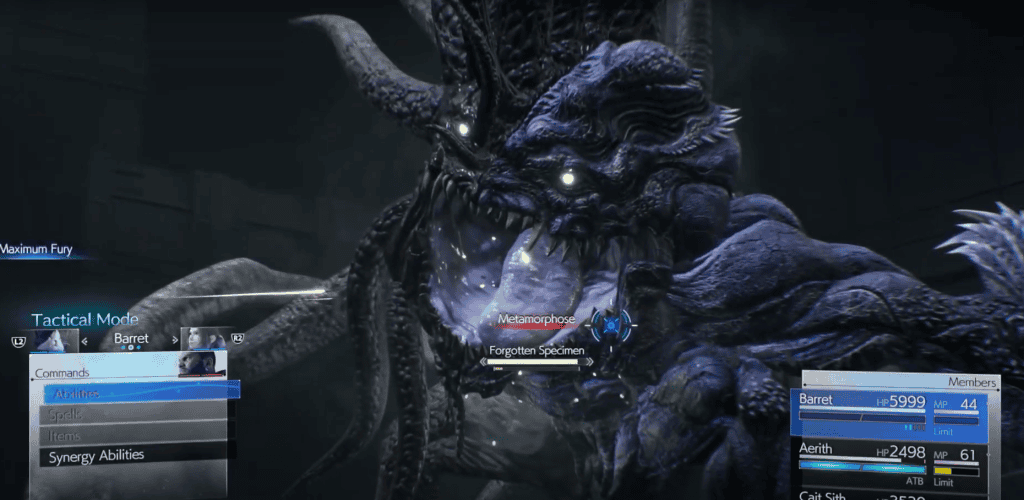This screenshot has height=500, width=1024.
Task: Open Synergy Abilities
Action: [135, 456]
